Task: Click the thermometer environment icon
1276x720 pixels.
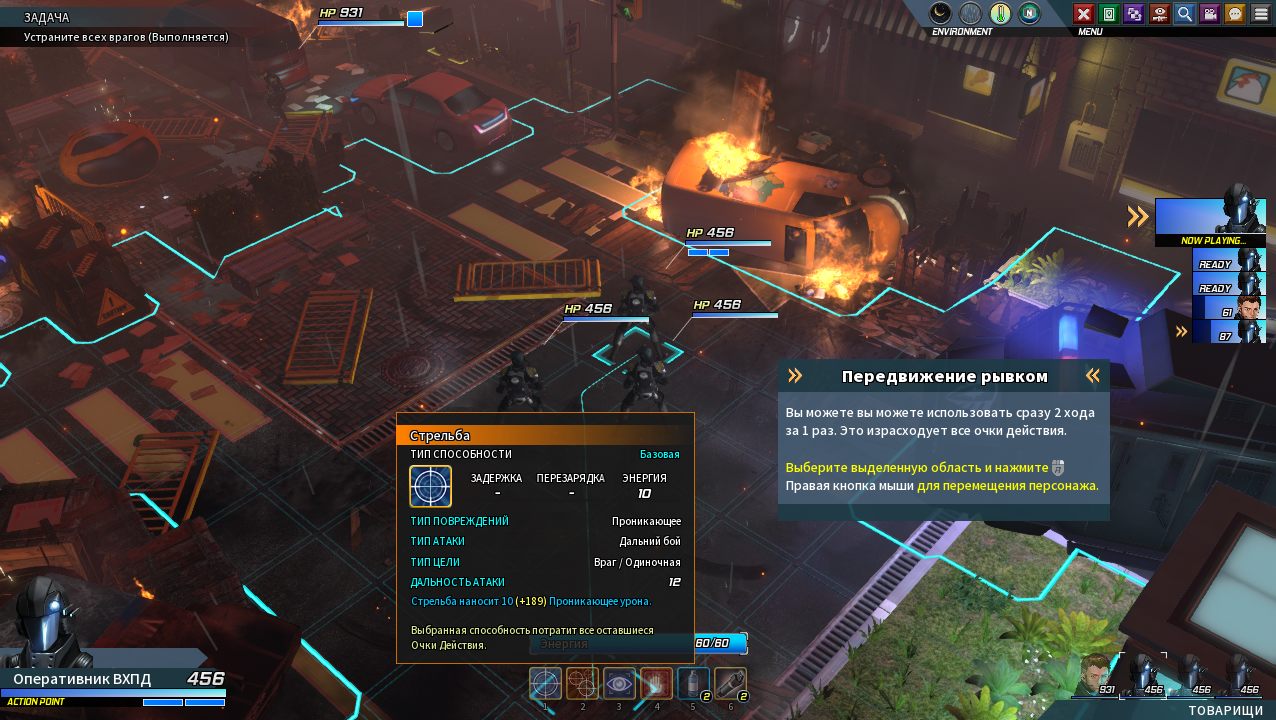Action: click(1000, 13)
